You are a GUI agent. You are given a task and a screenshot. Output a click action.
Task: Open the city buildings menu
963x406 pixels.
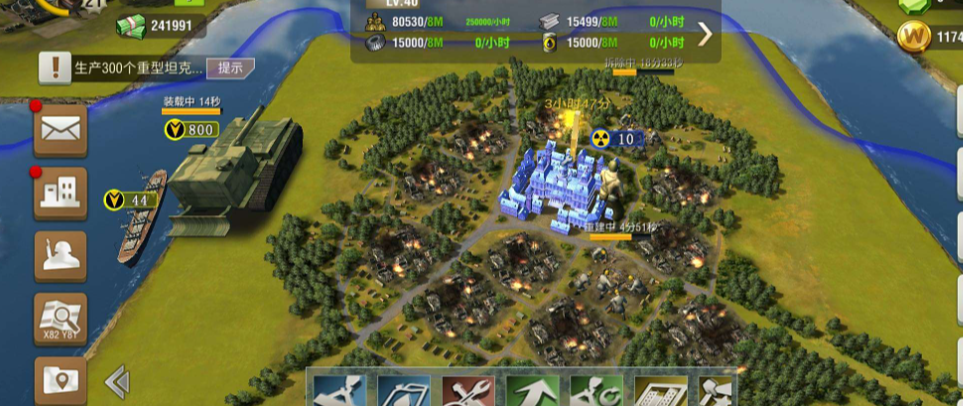coord(60,194)
